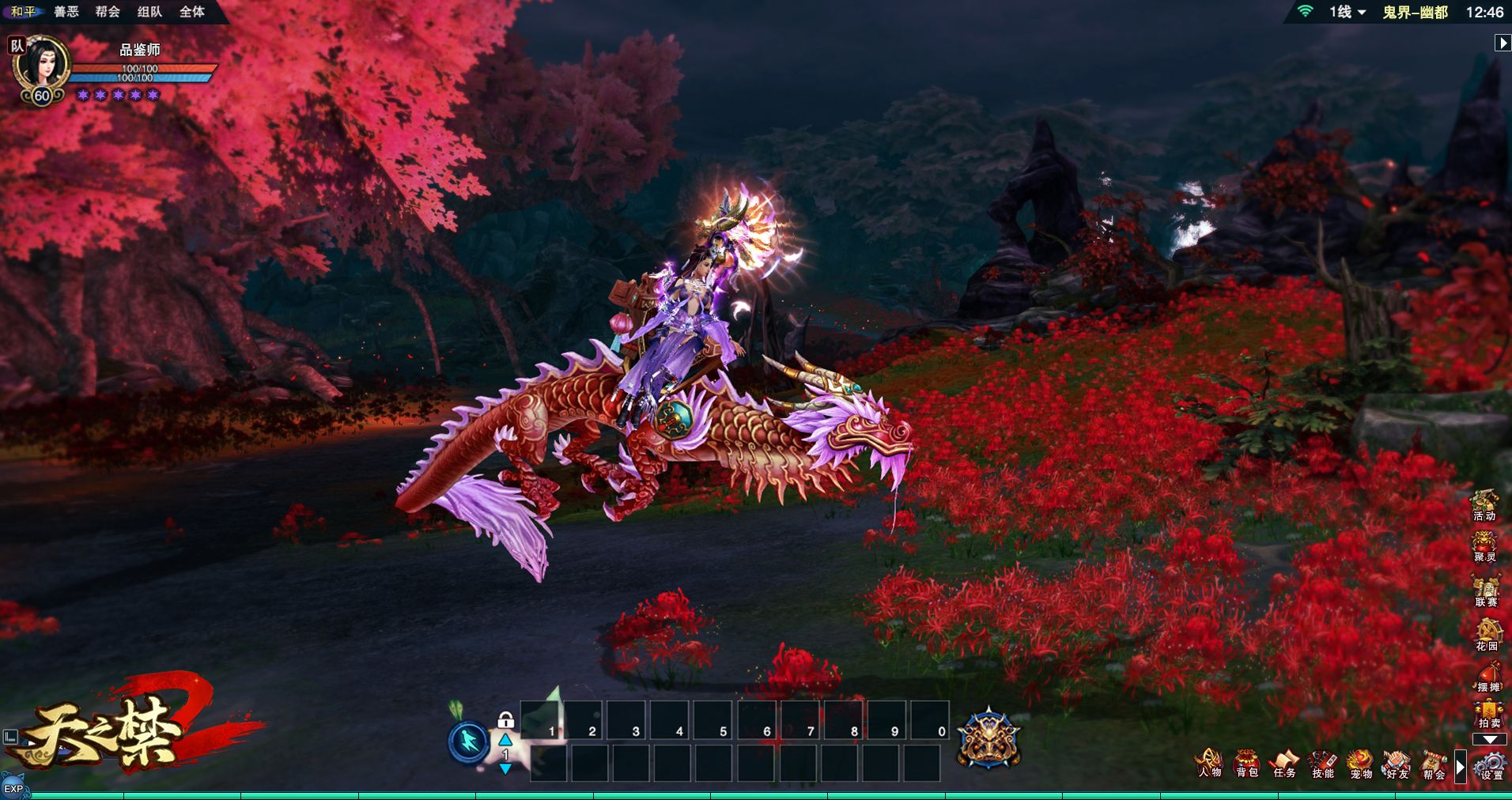Open the 背包 backpack inventory

(1247, 764)
